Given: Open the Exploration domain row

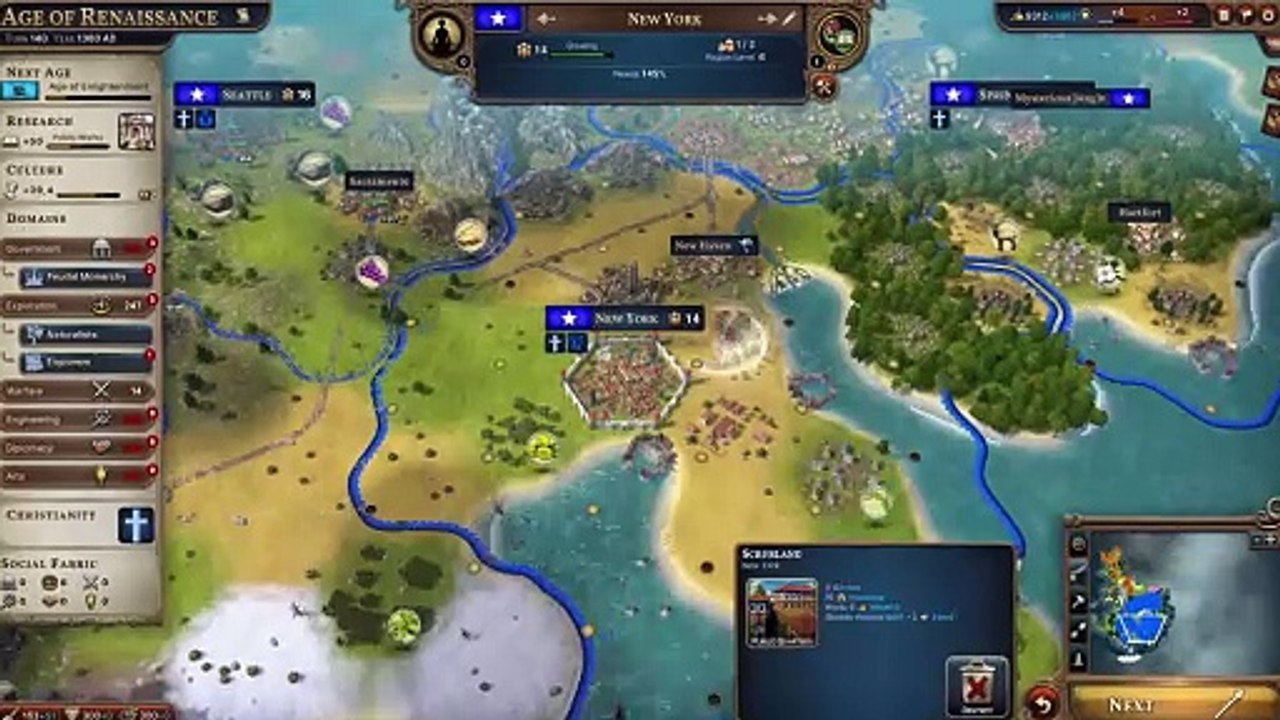Looking at the screenshot, I should coord(78,305).
